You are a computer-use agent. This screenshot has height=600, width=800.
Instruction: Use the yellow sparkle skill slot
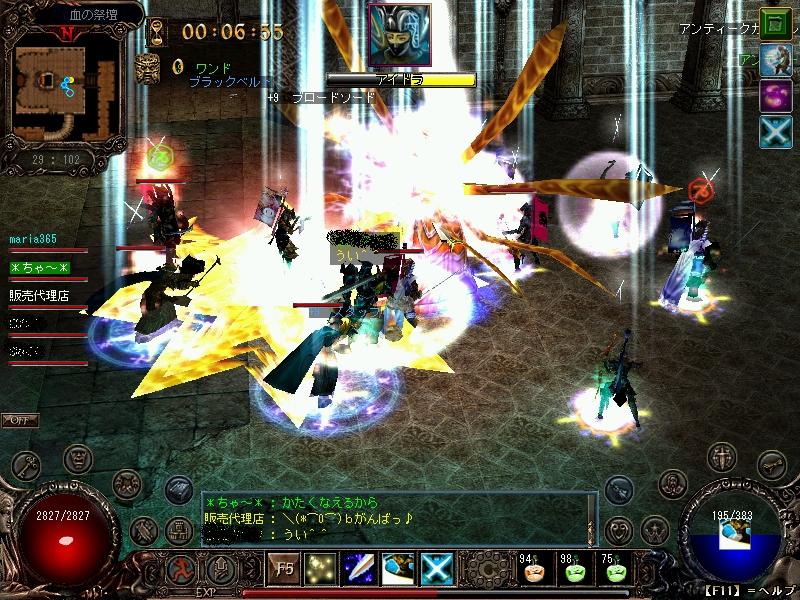click(x=320, y=567)
